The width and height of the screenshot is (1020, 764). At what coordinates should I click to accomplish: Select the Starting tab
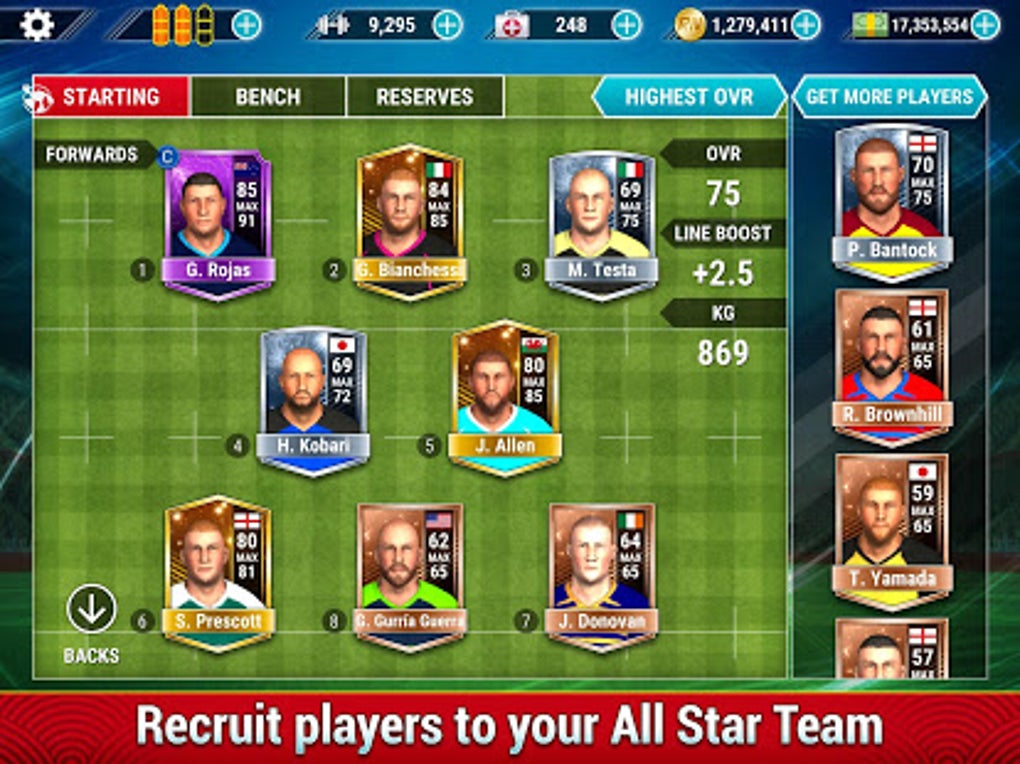[110, 97]
